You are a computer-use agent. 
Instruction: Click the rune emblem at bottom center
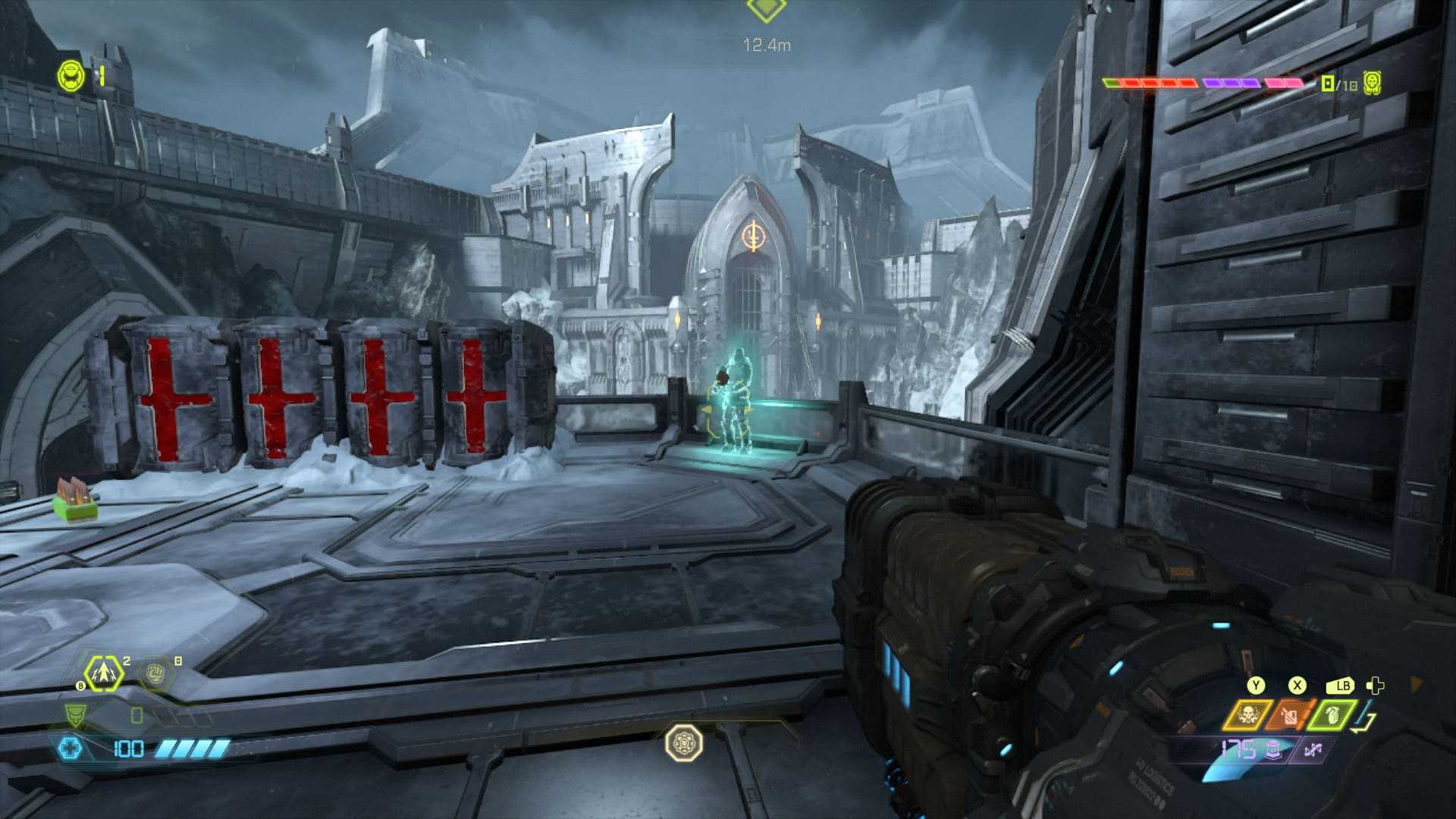(683, 743)
